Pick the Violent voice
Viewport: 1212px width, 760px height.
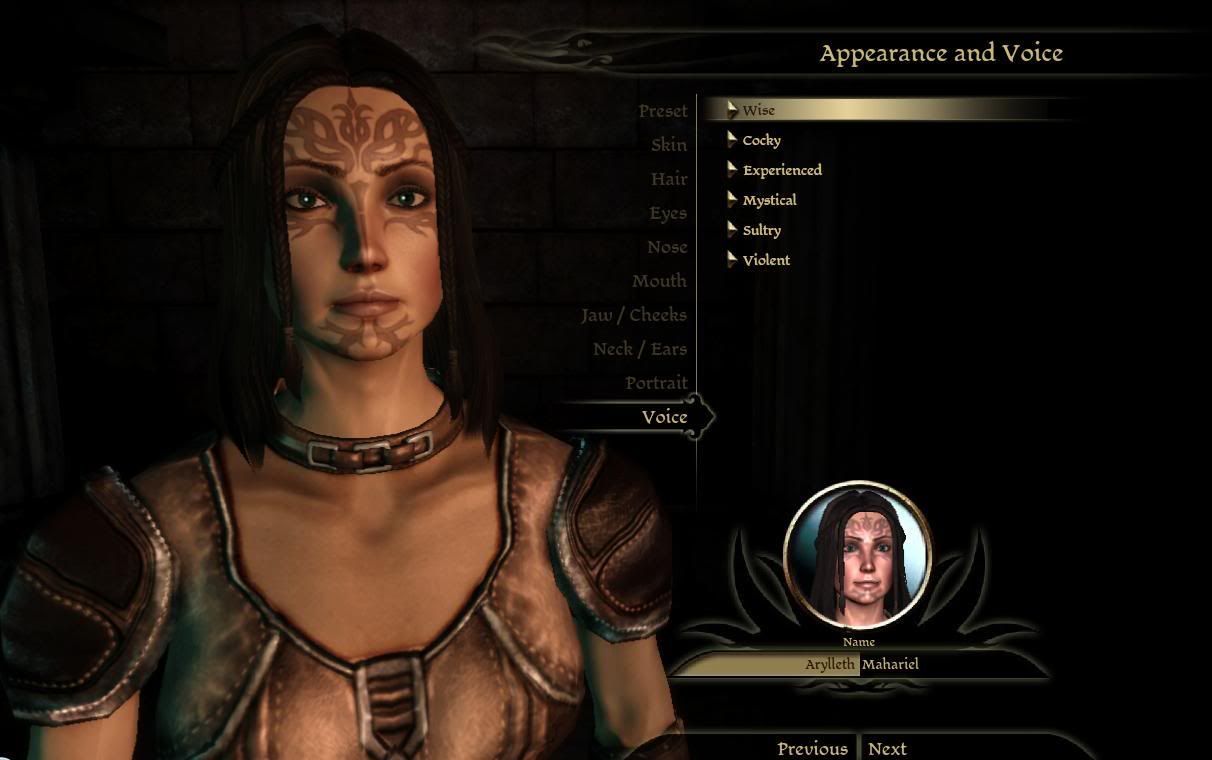point(766,260)
